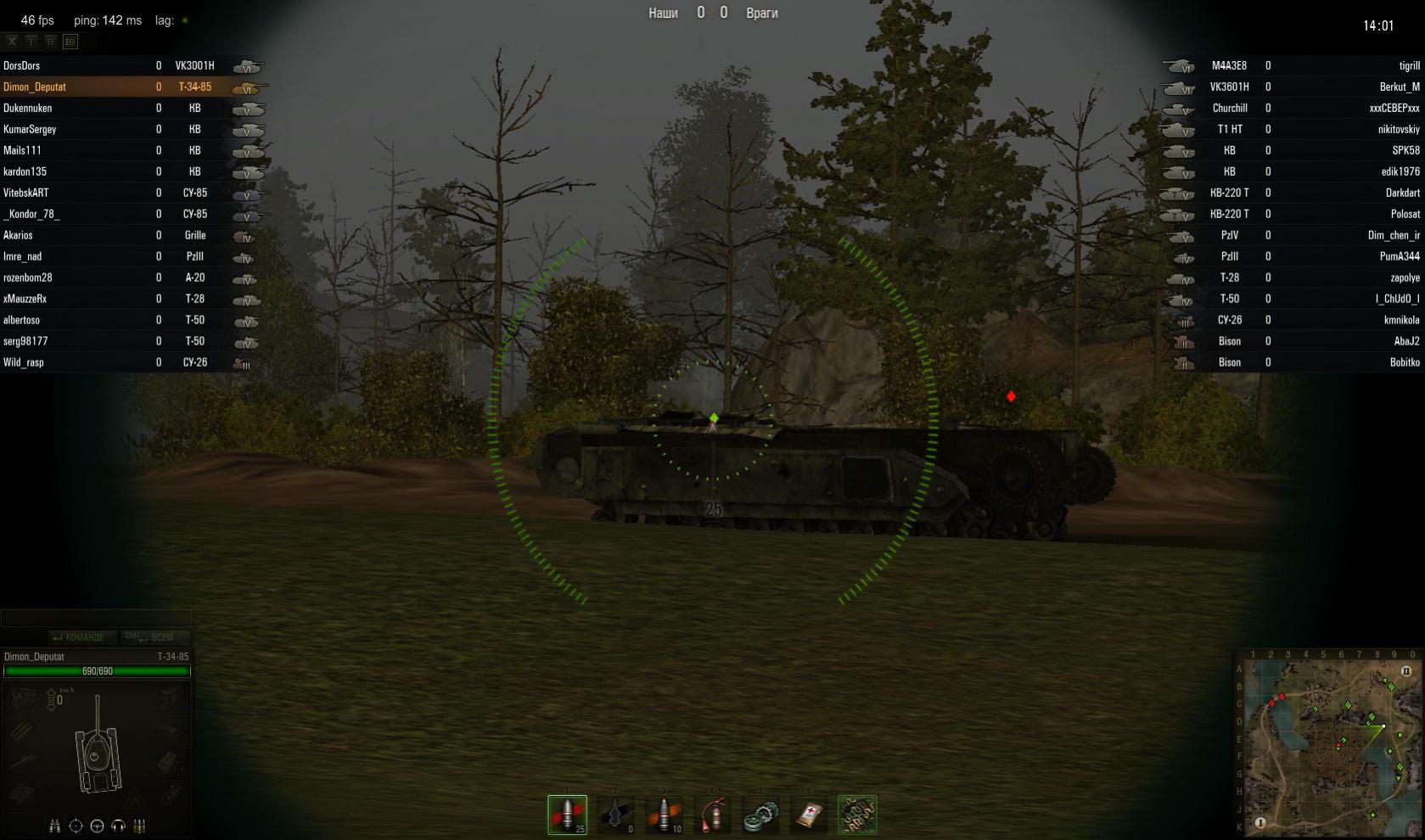Use the fire extinguisher consumable
The image size is (1425, 840).
click(x=712, y=815)
